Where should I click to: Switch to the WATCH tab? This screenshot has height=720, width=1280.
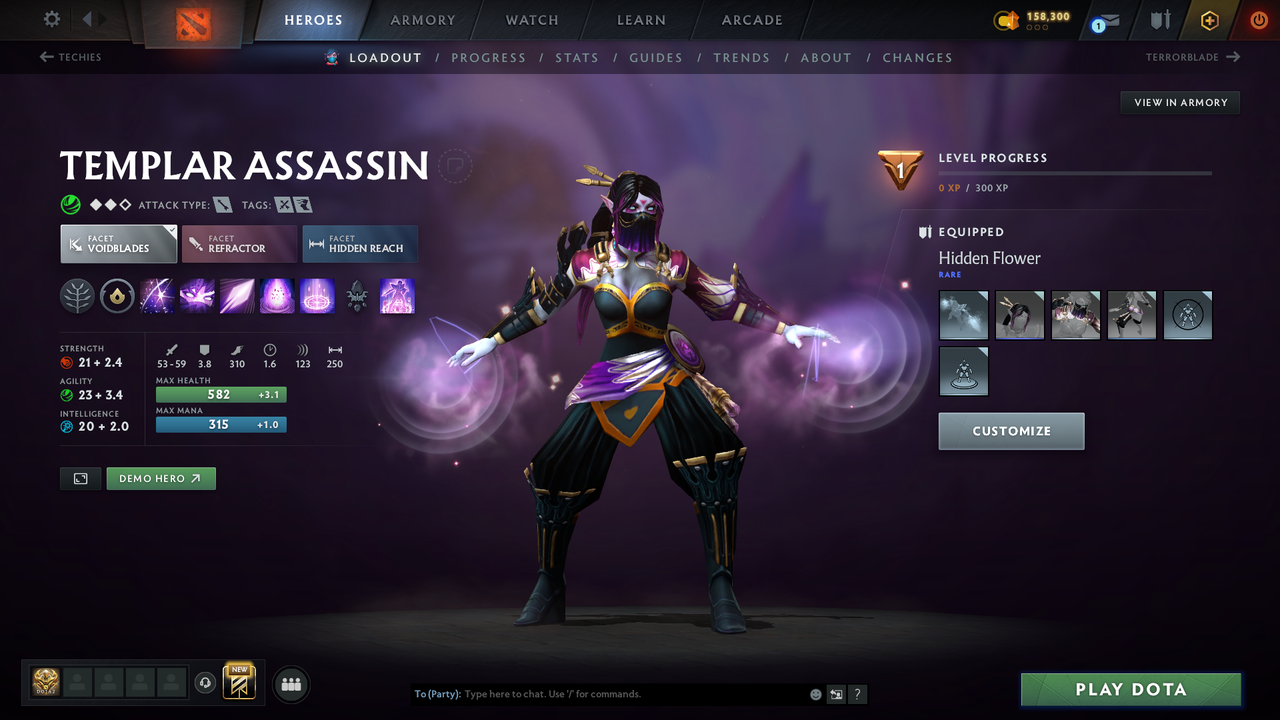[531, 19]
